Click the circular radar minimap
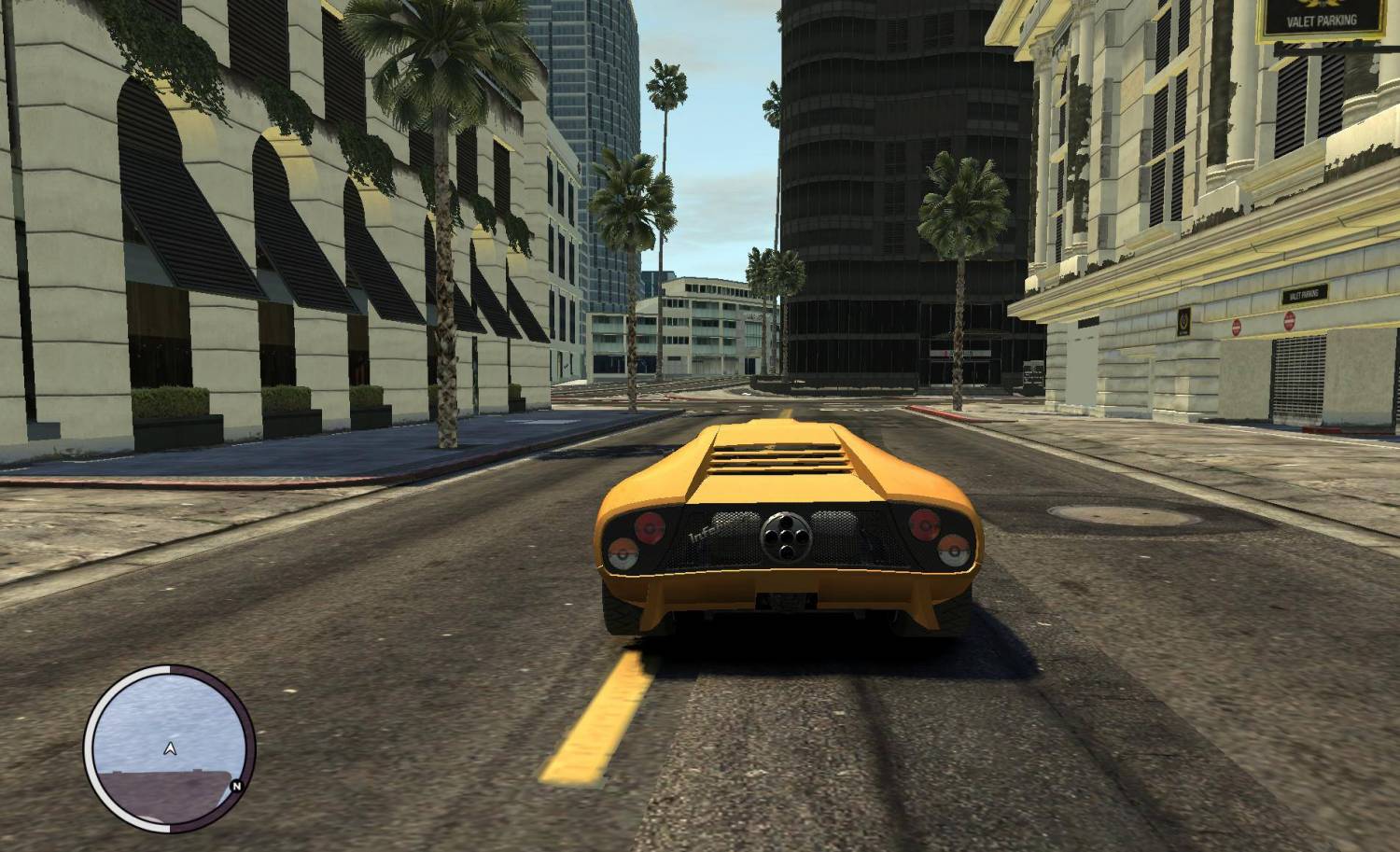The image size is (1400, 852). (169, 743)
